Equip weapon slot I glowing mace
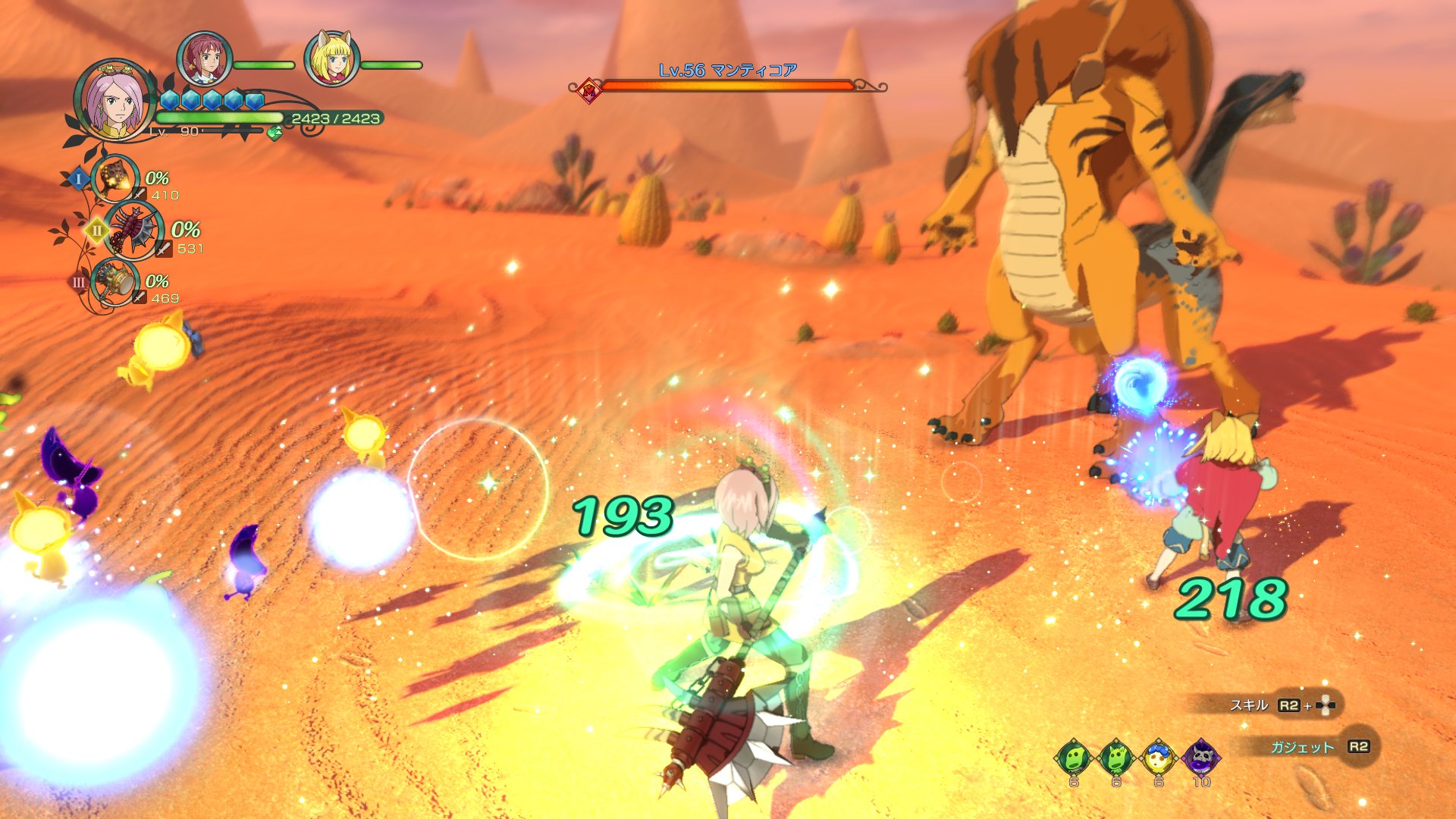Screen dimensions: 1456x819 (x=116, y=179)
